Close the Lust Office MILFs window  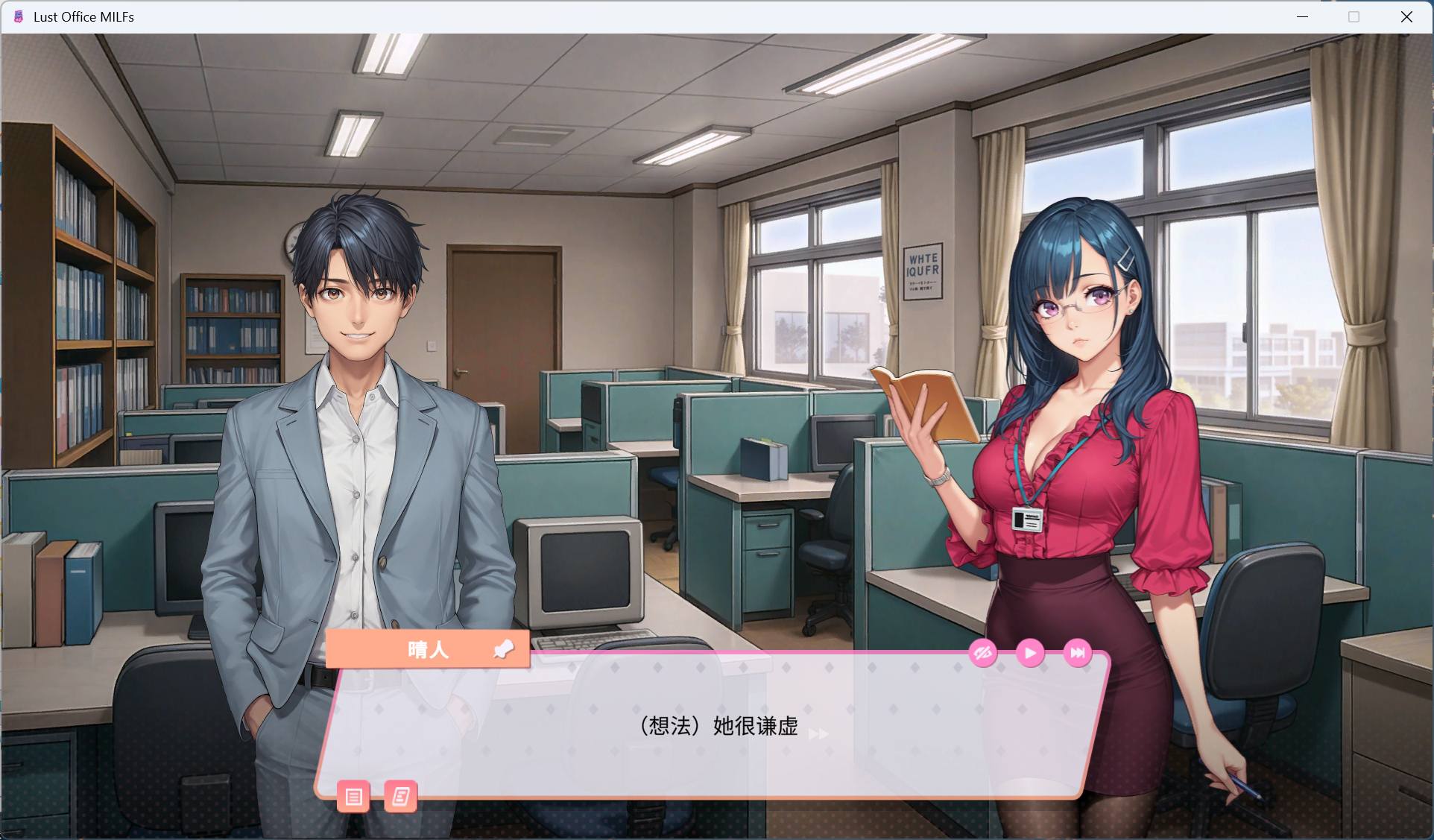[x=1407, y=16]
